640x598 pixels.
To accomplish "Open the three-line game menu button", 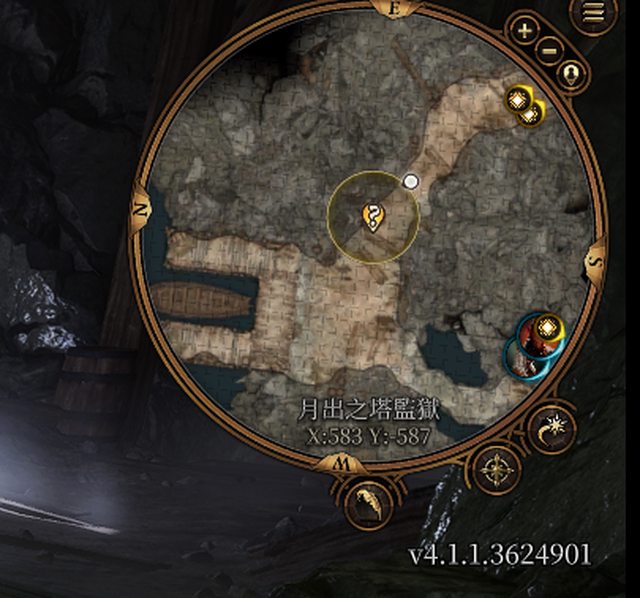I will pyautogui.click(x=591, y=12).
